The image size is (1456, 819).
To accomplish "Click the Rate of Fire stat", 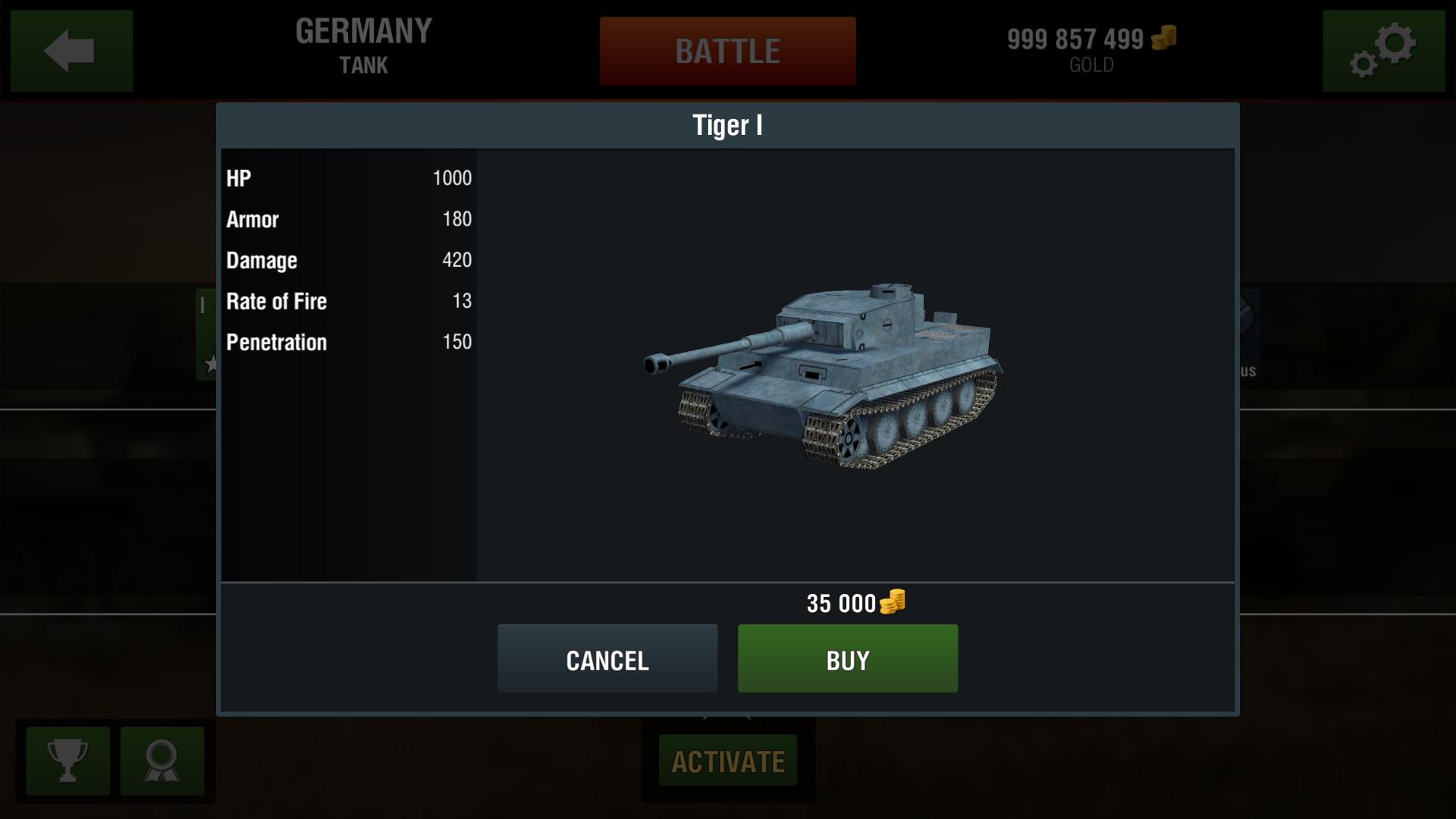I will 349,301.
